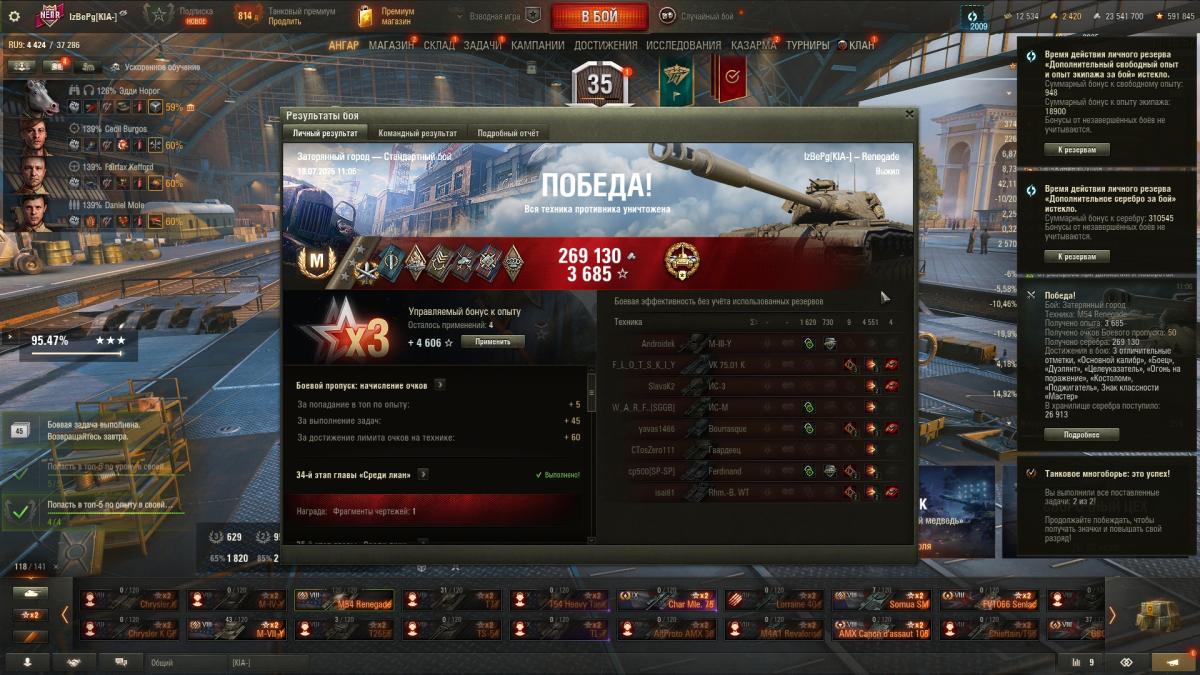This screenshot has width=1200, height=675.
Task: Switch to the Командный результат tab
Action: (417, 133)
